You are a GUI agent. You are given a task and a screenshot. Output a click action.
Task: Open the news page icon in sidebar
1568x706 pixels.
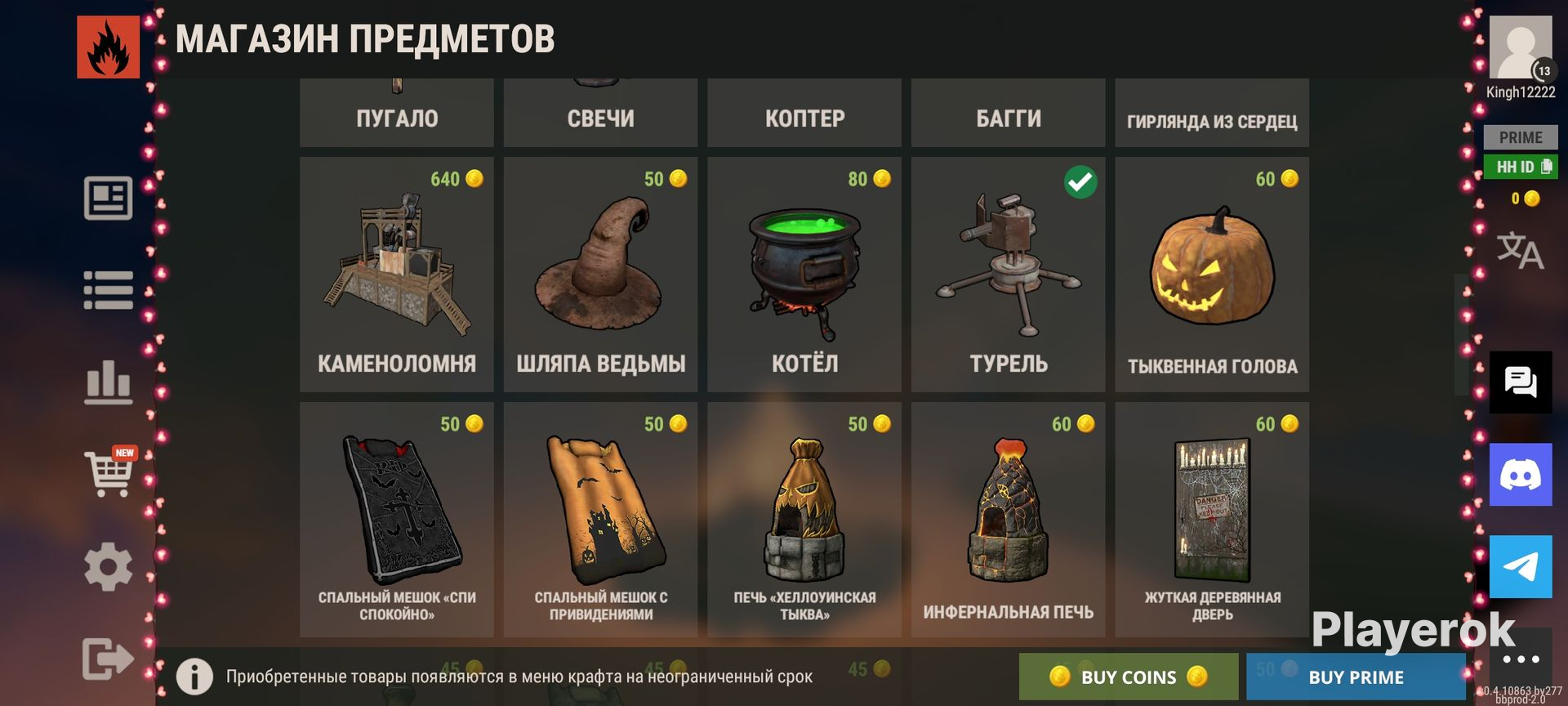tap(108, 198)
